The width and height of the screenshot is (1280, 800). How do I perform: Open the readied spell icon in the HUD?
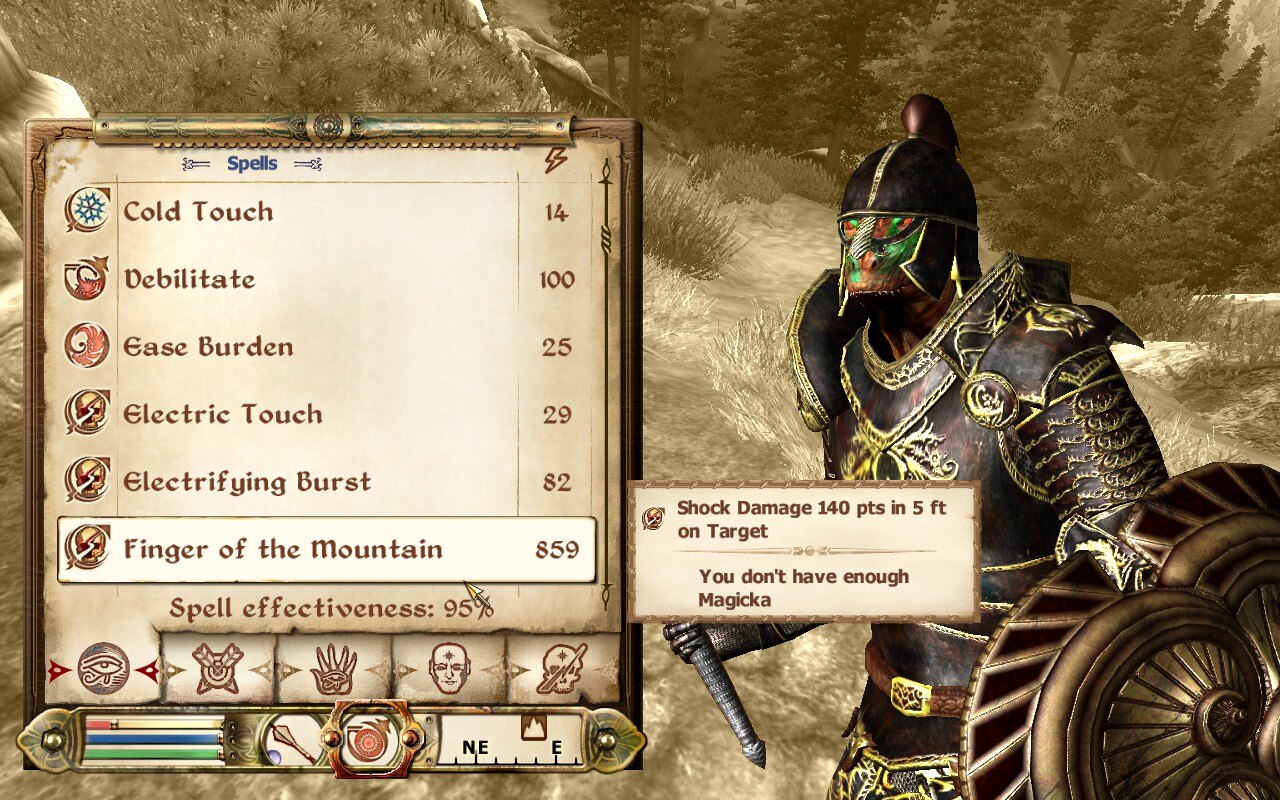coord(371,742)
